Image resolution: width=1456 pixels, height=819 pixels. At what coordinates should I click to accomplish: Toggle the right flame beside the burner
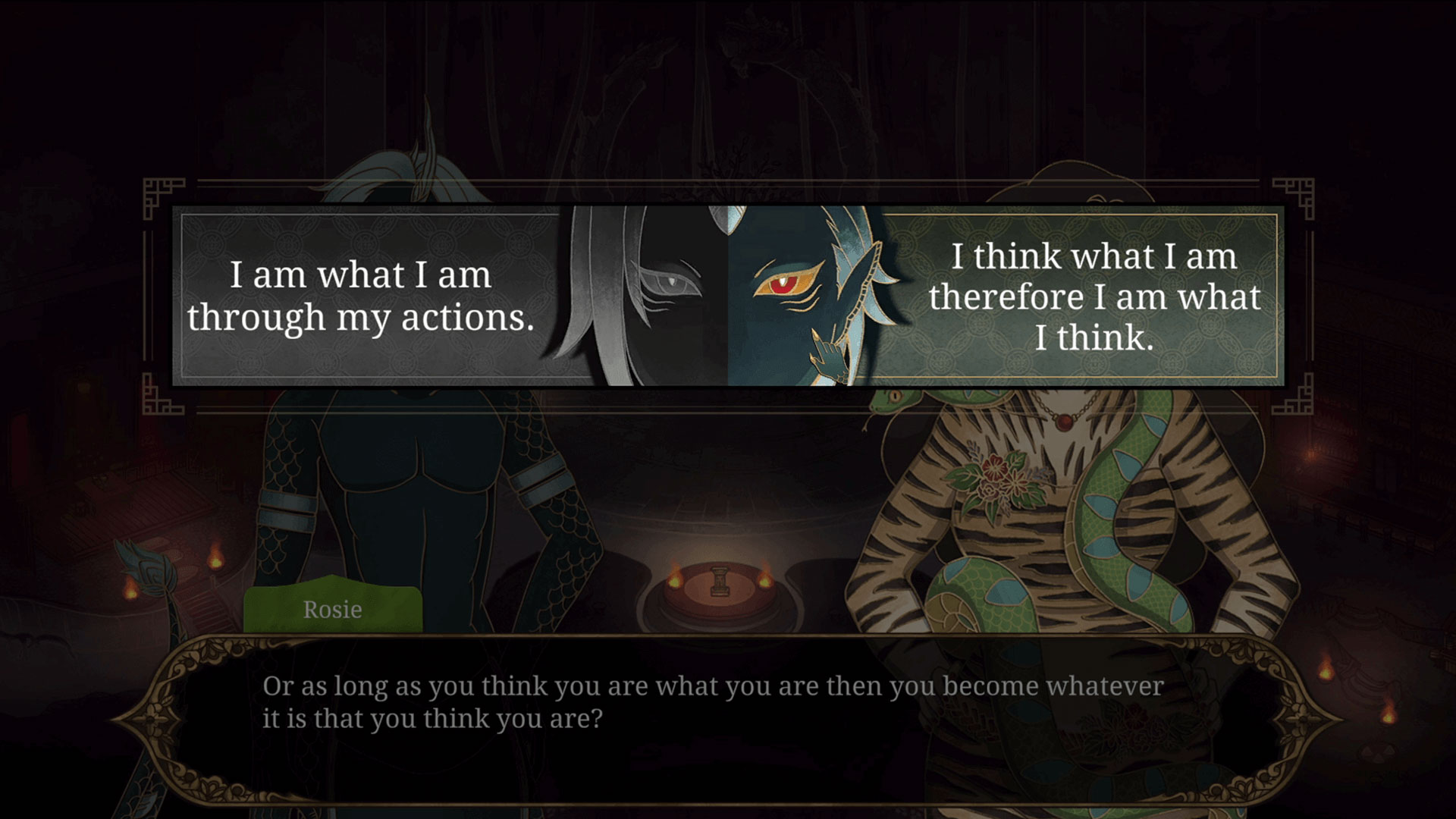[767, 580]
